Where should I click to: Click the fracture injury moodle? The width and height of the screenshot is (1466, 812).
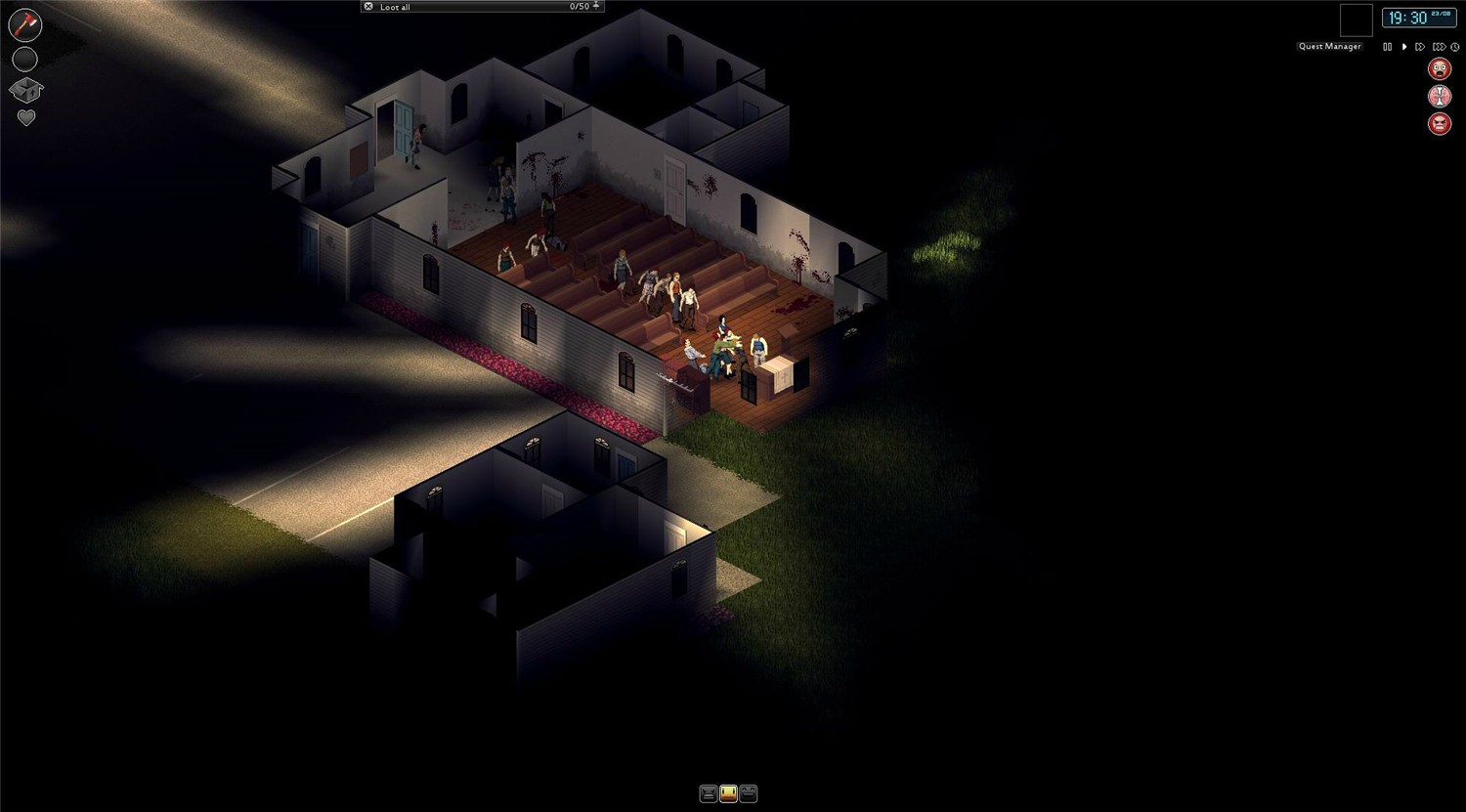(1439, 96)
